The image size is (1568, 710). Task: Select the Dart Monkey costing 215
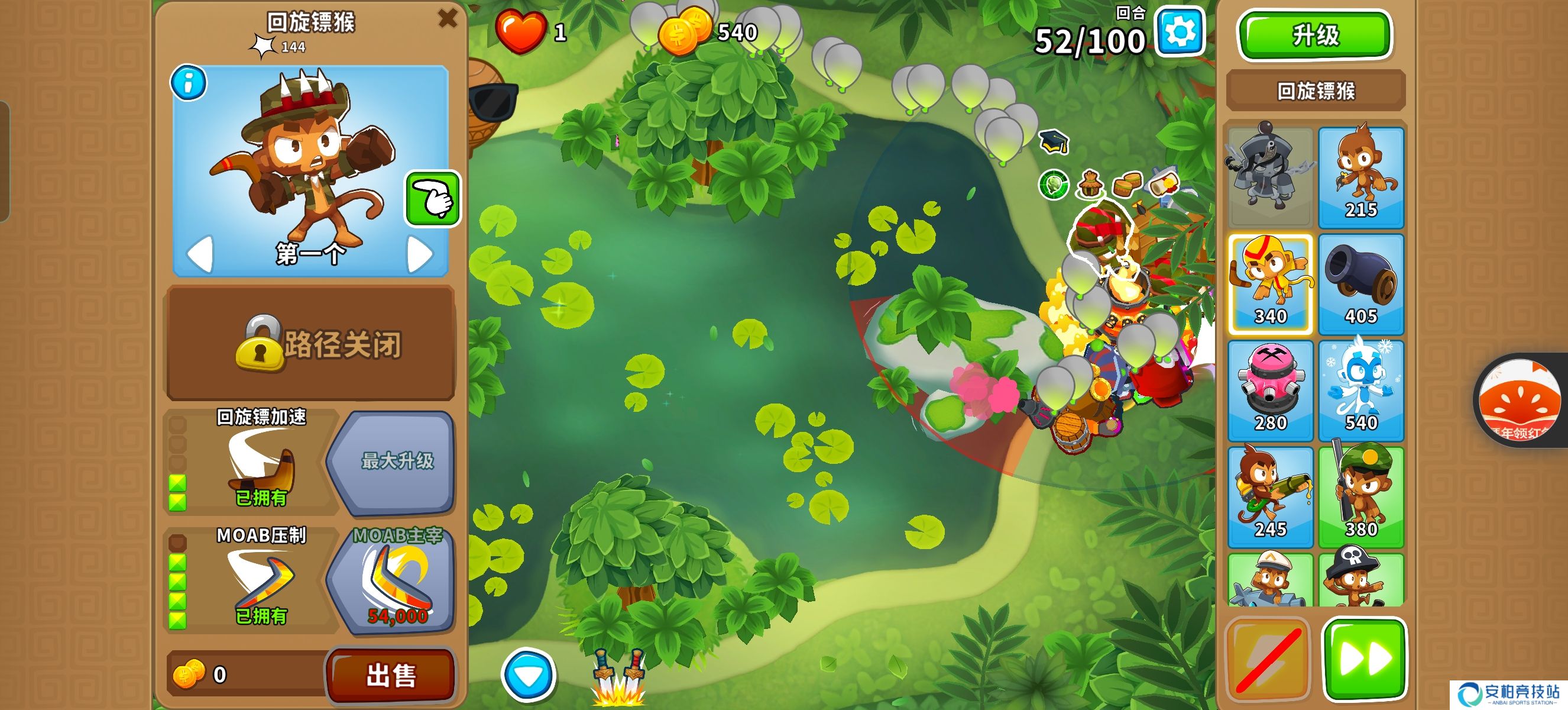1360,176
